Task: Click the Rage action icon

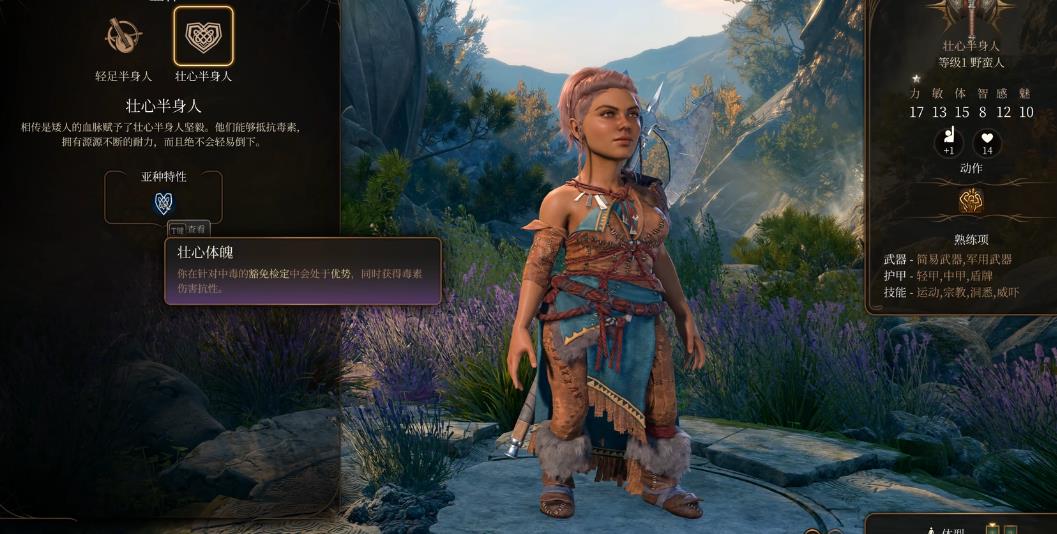Action: point(971,201)
